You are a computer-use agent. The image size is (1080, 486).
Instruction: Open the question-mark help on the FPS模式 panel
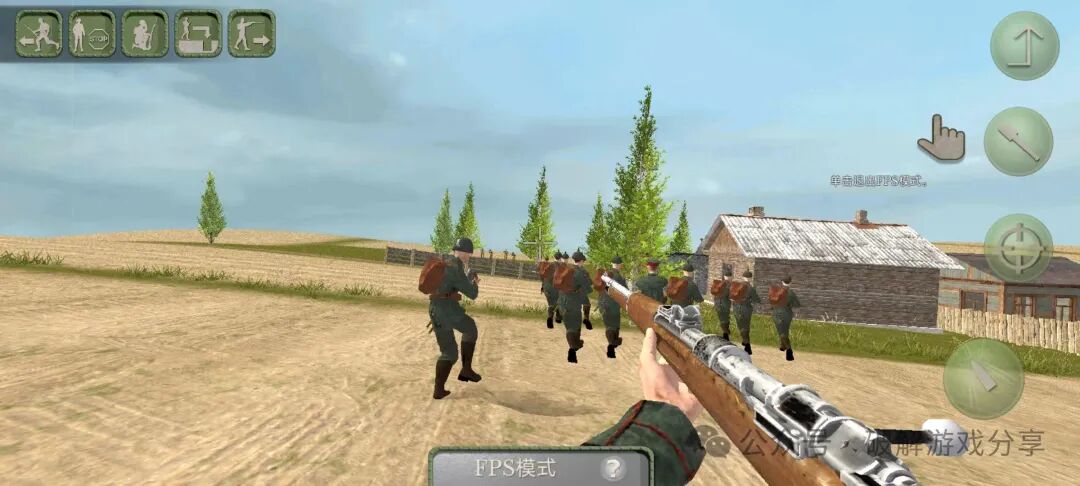(x=612, y=467)
